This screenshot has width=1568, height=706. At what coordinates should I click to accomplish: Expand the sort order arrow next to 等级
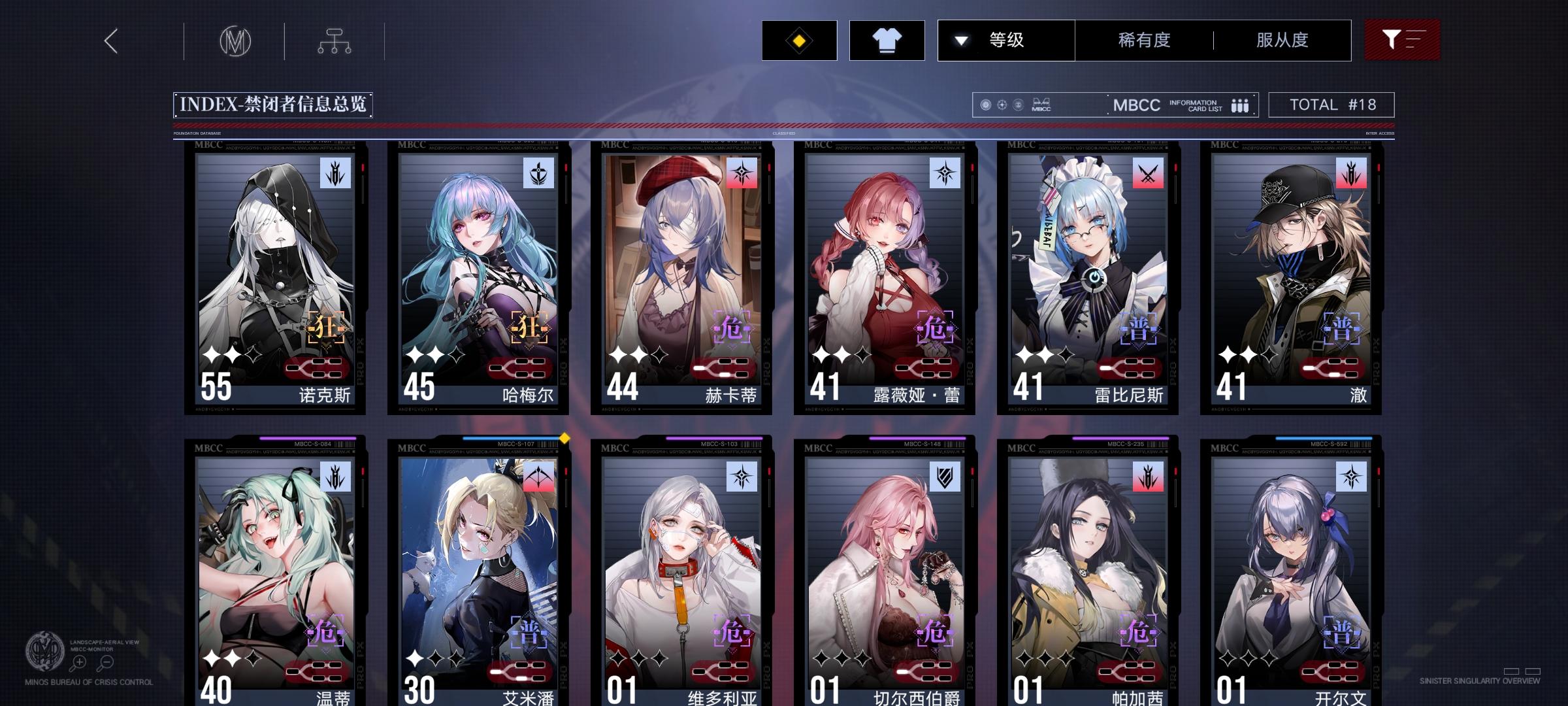point(960,40)
